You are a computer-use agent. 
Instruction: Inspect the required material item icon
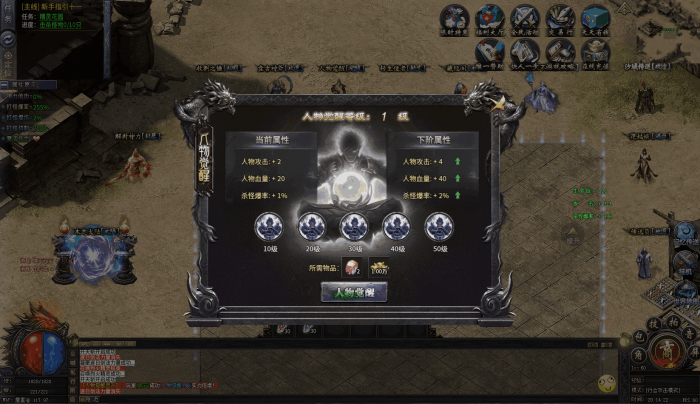click(352, 267)
